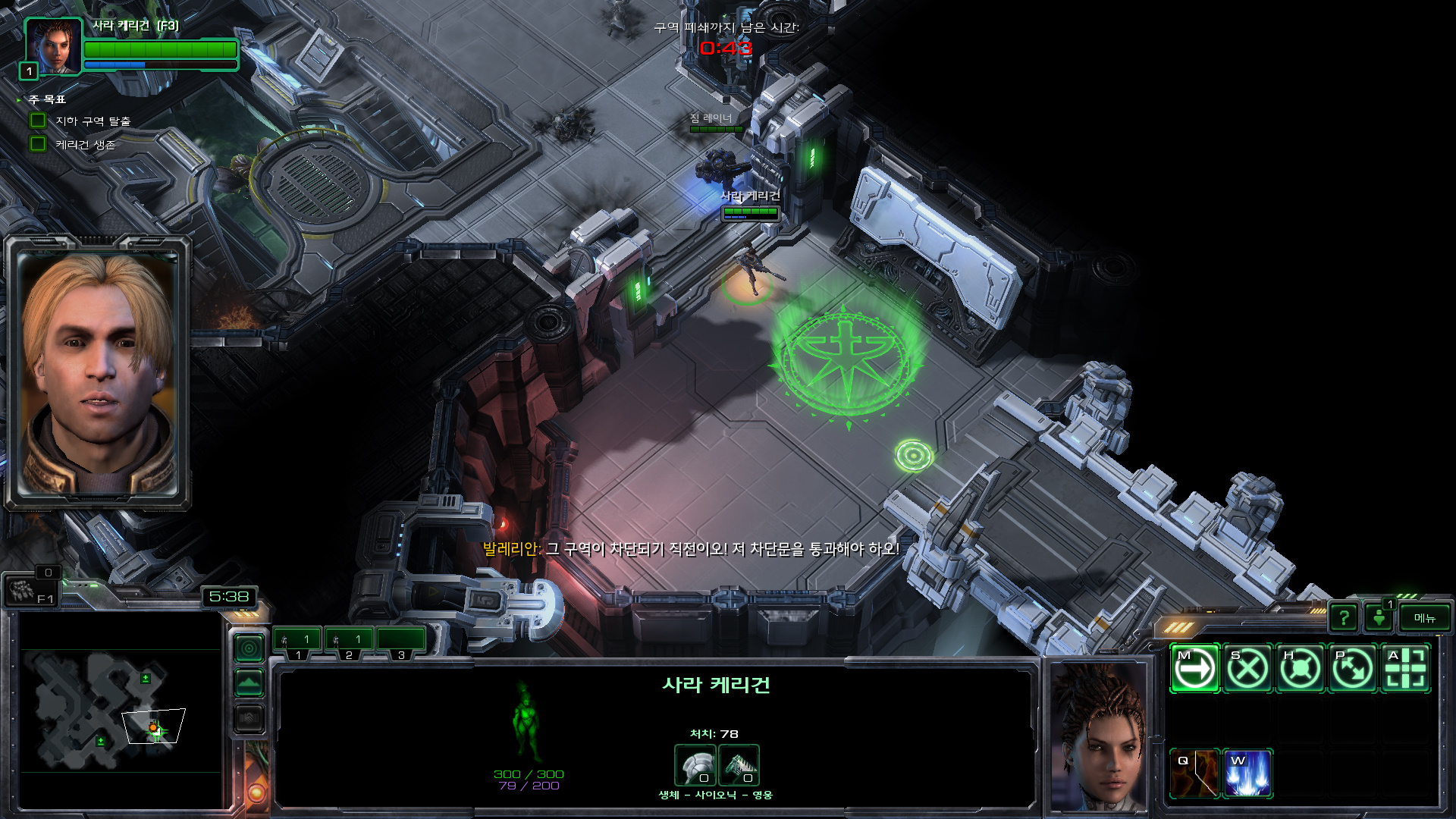Choose the Hold Position command
The image size is (1456, 819).
1300,669
